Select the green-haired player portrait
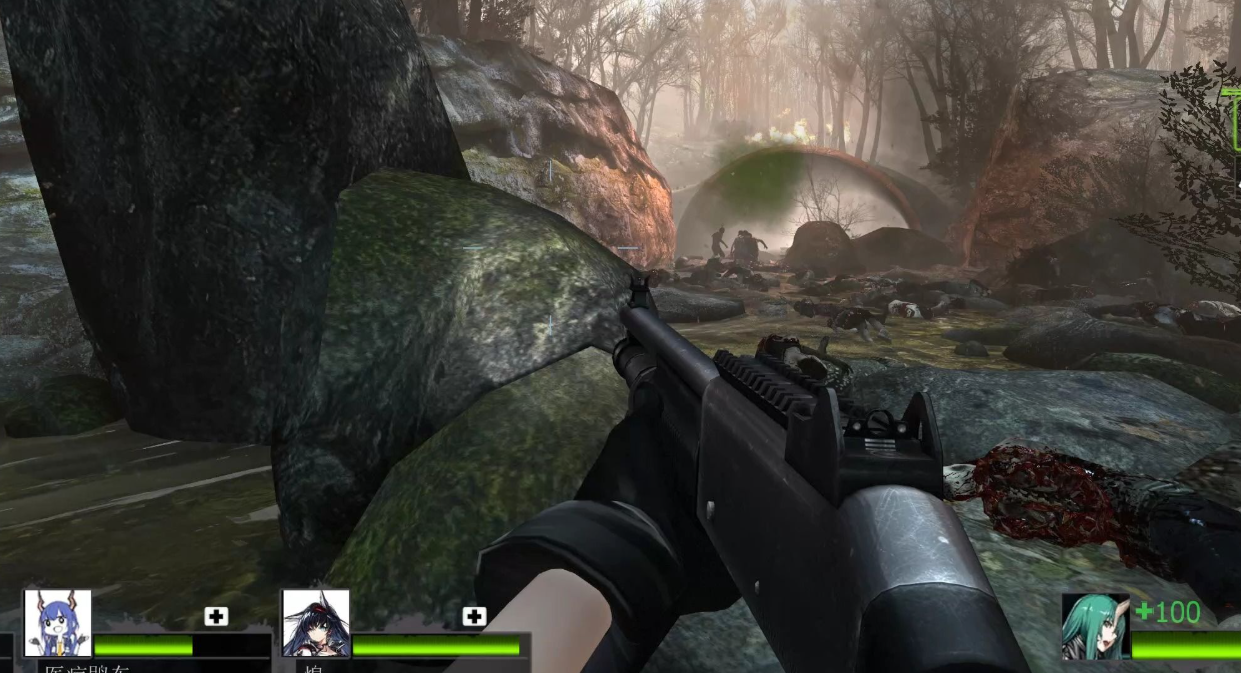The height and width of the screenshot is (673, 1241). (1095, 627)
